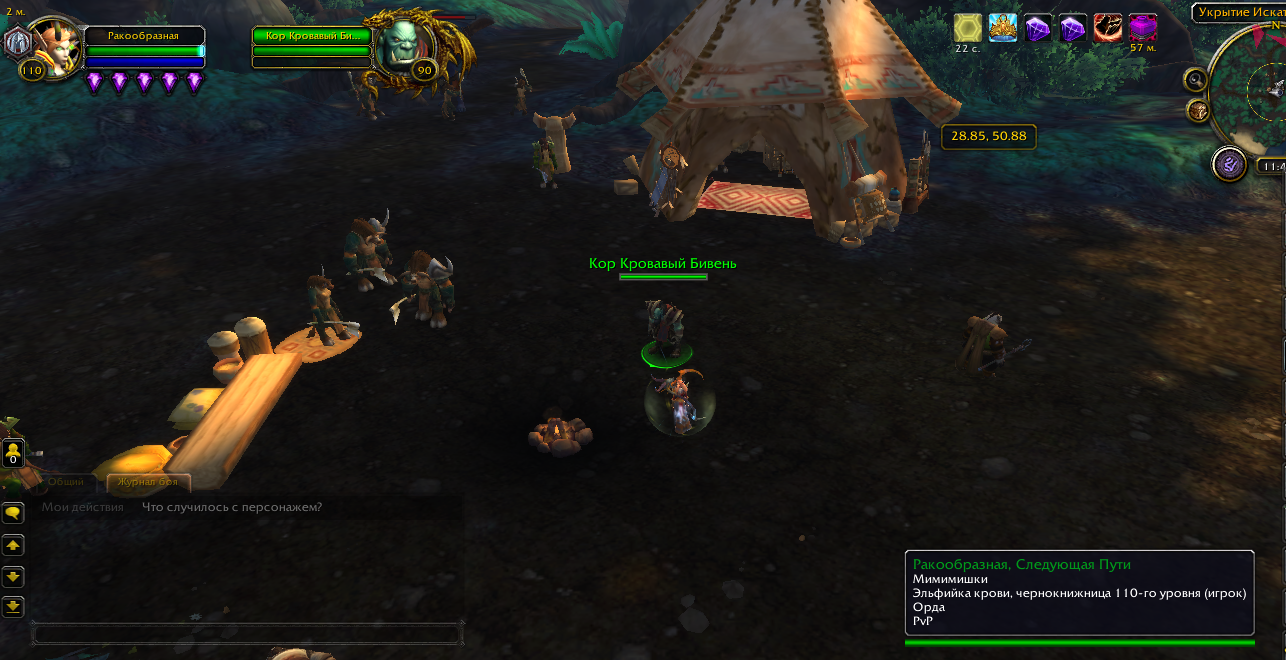This screenshot has height=660, width=1286.
Task: Open the zone name Укрытие Искателей header
Action: coord(1238,13)
